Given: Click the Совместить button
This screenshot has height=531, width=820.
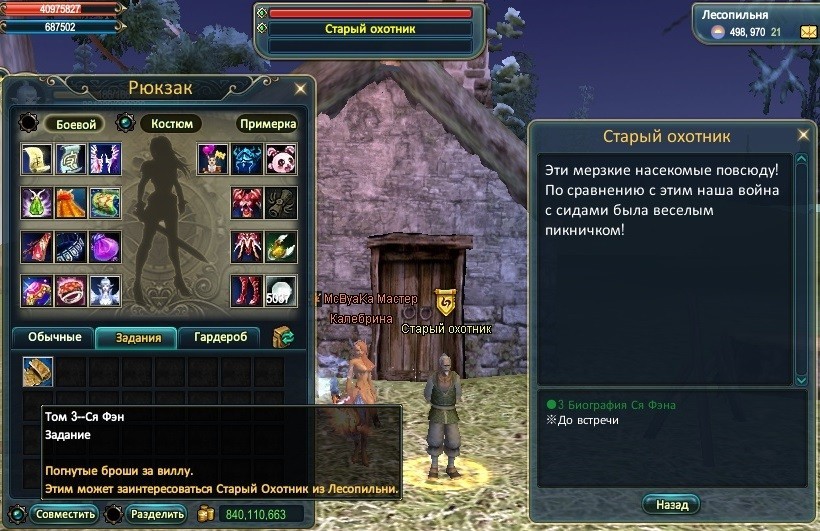Looking at the screenshot, I should 65,514.
